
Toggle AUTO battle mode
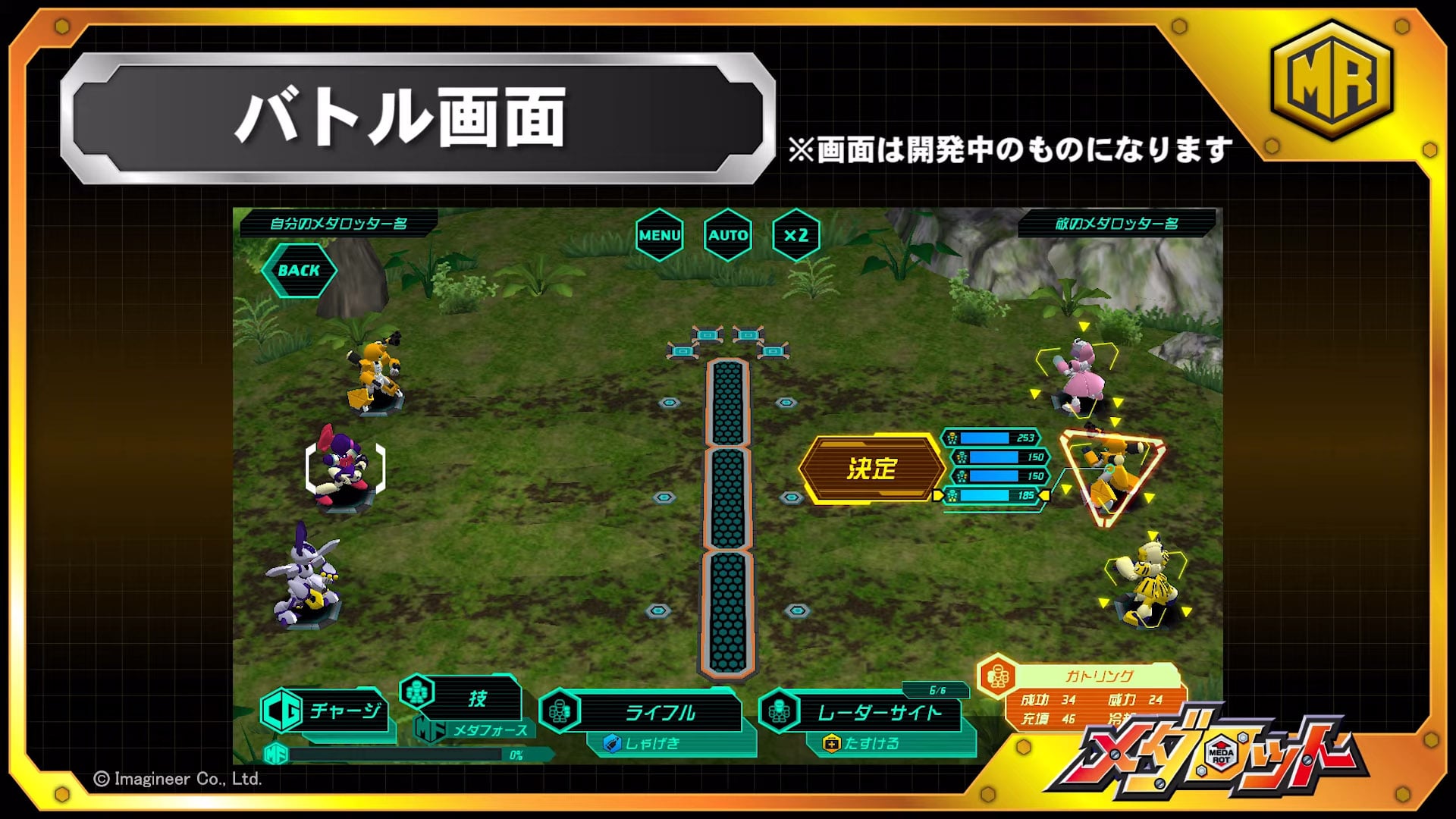[x=728, y=236]
